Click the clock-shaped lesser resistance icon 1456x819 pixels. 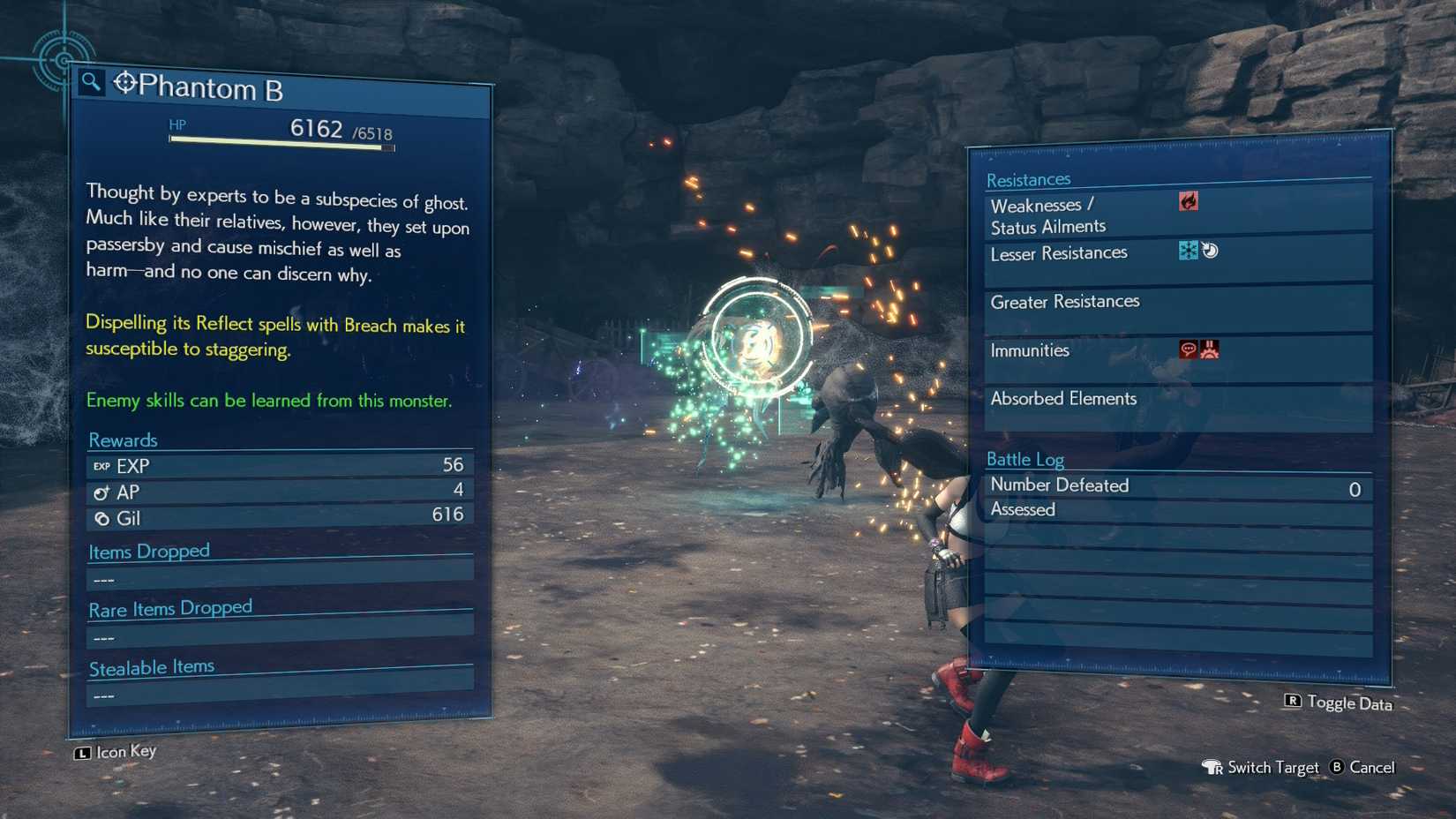(x=1210, y=251)
